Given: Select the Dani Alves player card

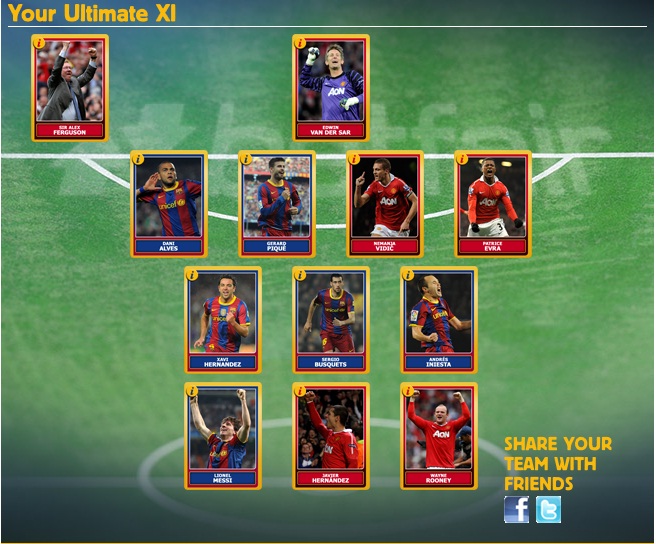Looking at the screenshot, I should (169, 204).
